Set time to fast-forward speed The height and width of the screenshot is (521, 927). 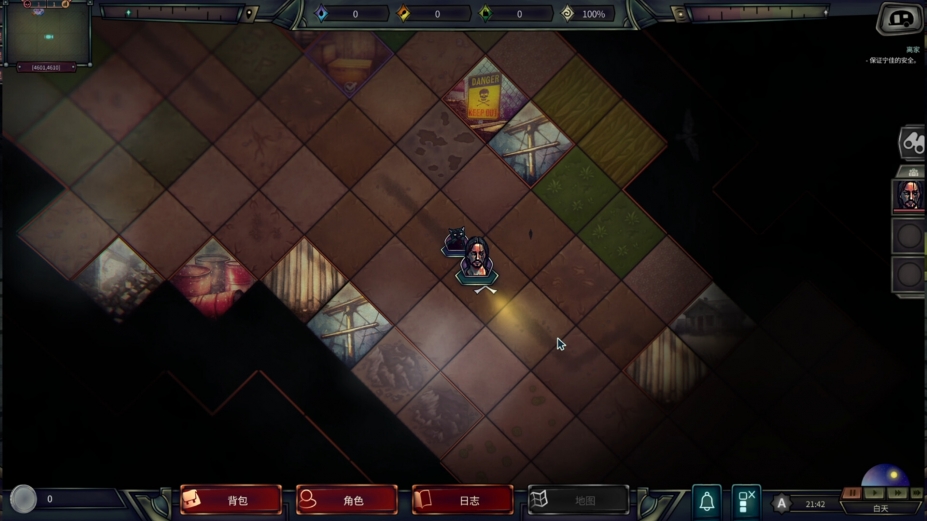click(897, 493)
